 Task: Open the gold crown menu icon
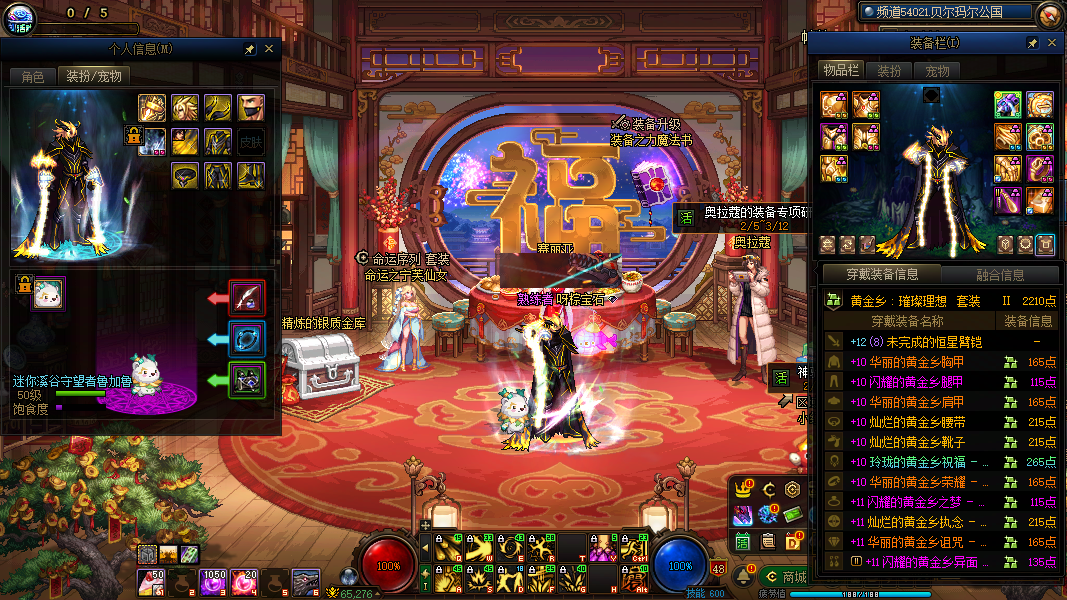pos(743,489)
